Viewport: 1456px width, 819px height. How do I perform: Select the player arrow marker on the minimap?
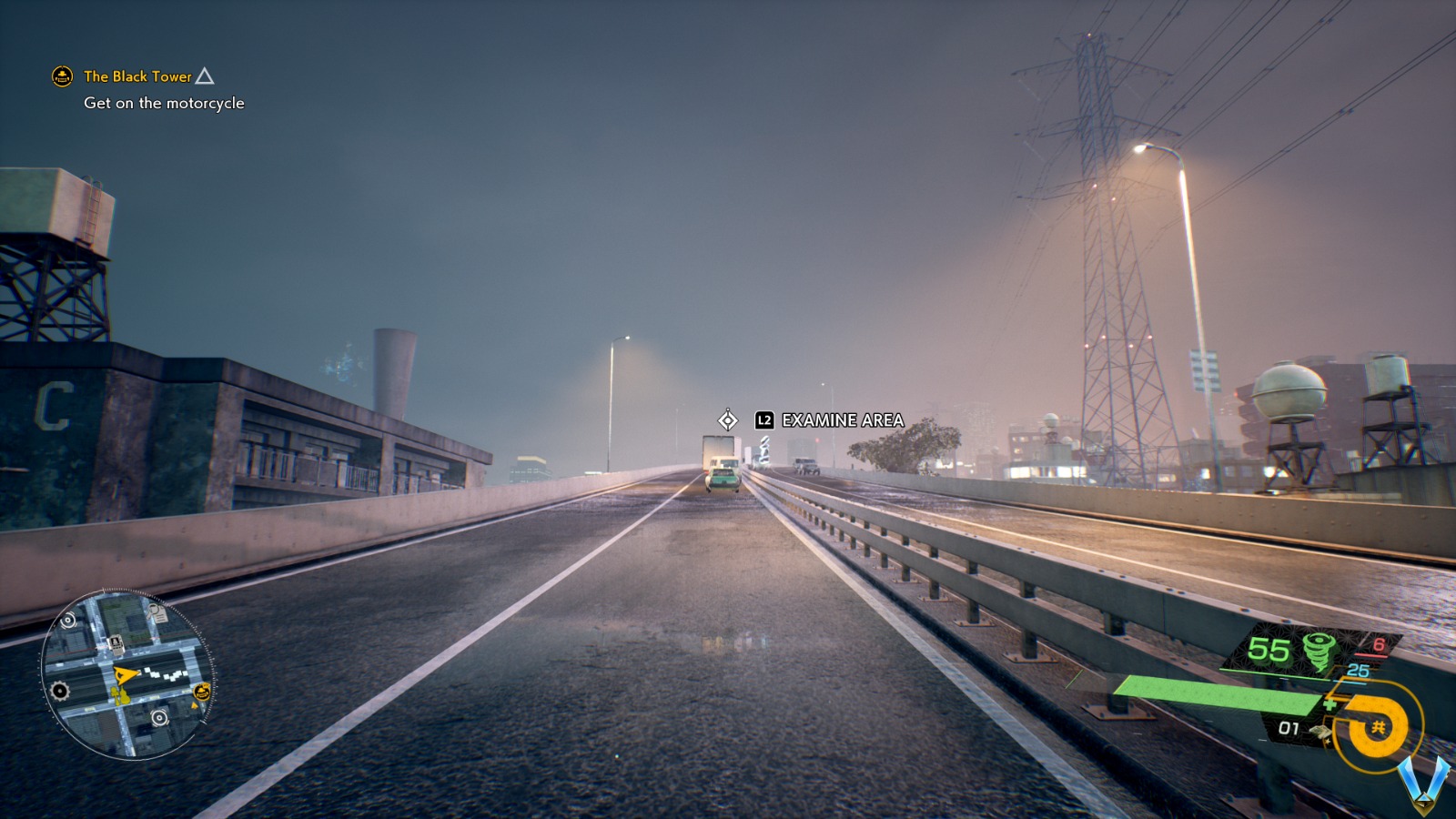pos(125,675)
